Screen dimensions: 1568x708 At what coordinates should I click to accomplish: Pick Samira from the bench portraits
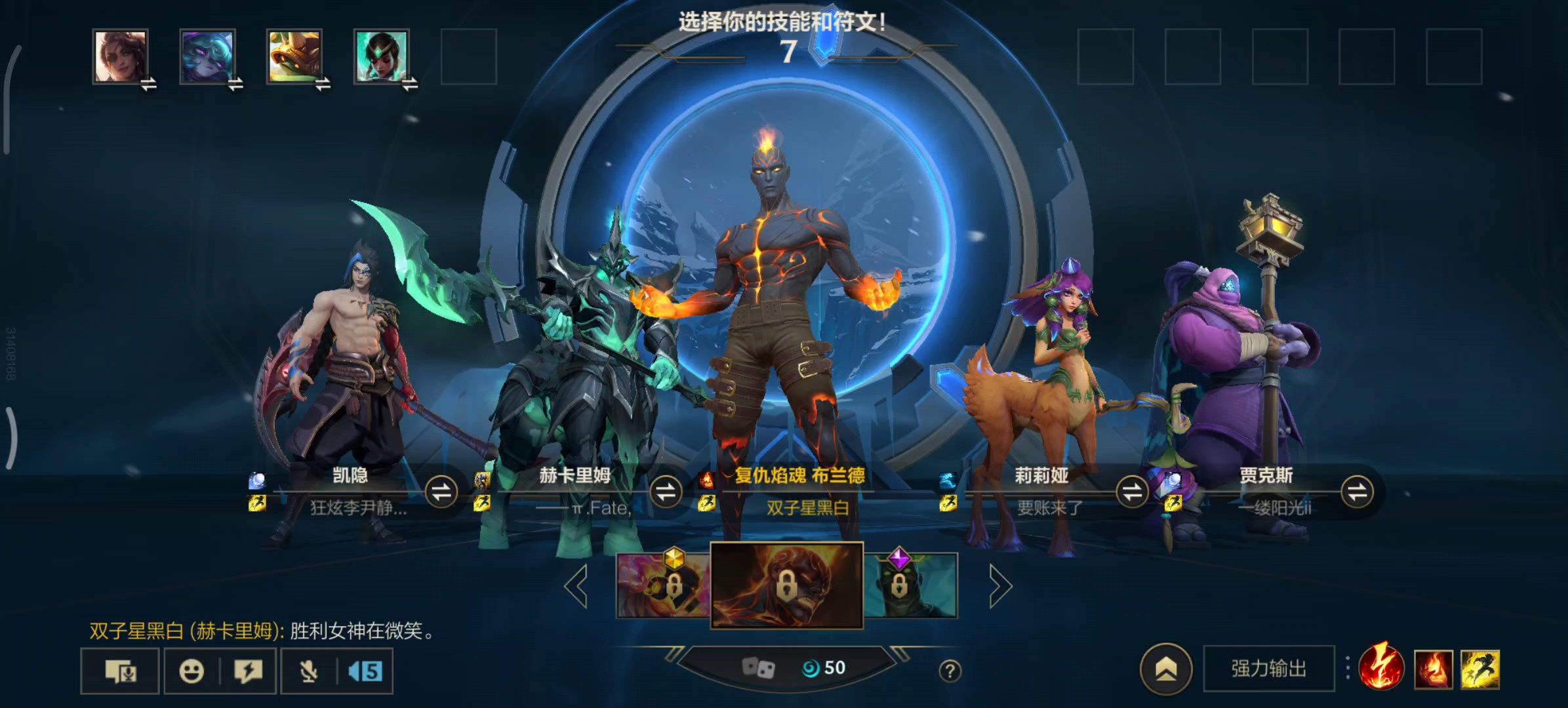tap(120, 56)
